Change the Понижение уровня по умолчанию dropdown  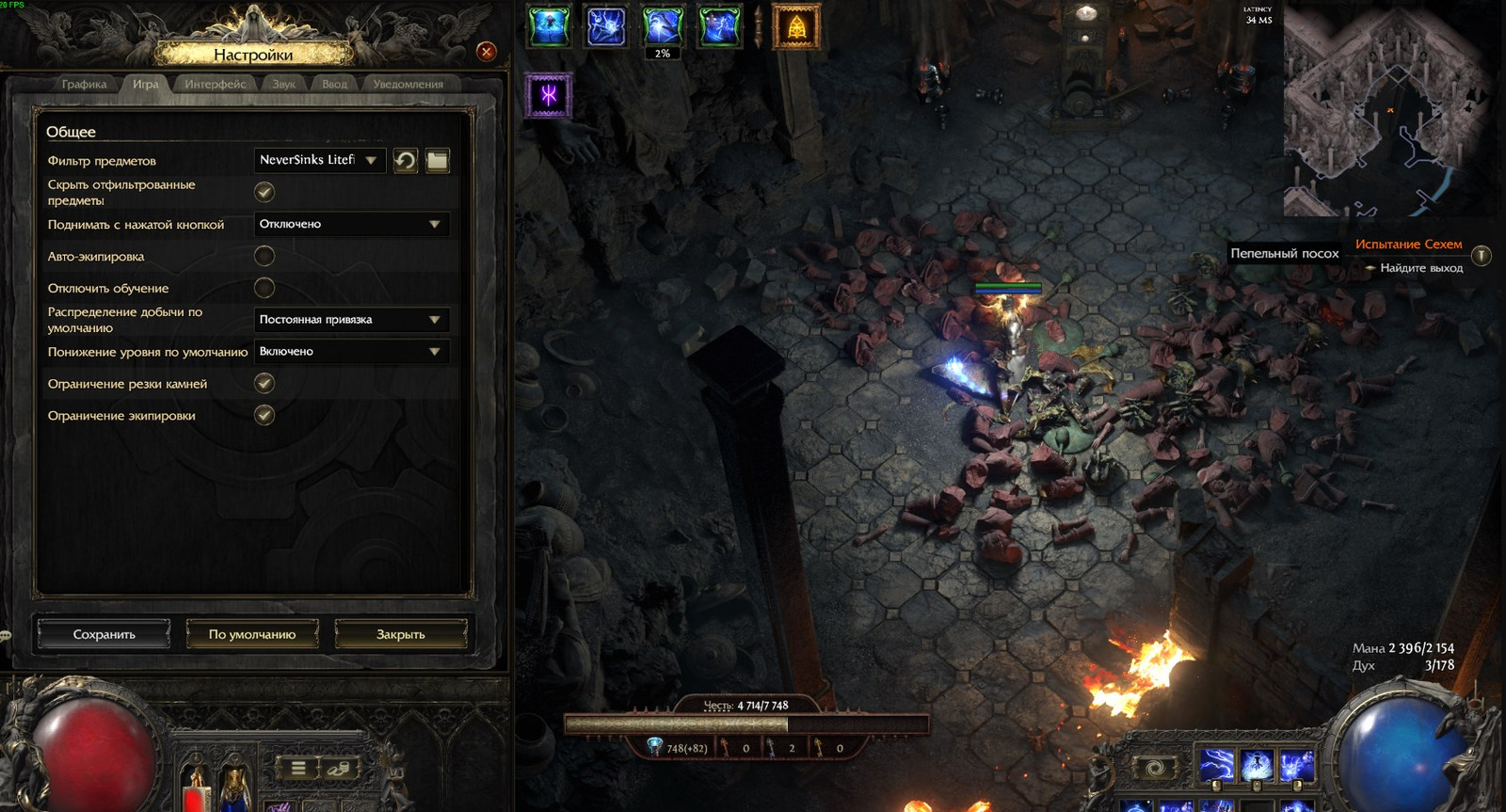[x=350, y=352]
